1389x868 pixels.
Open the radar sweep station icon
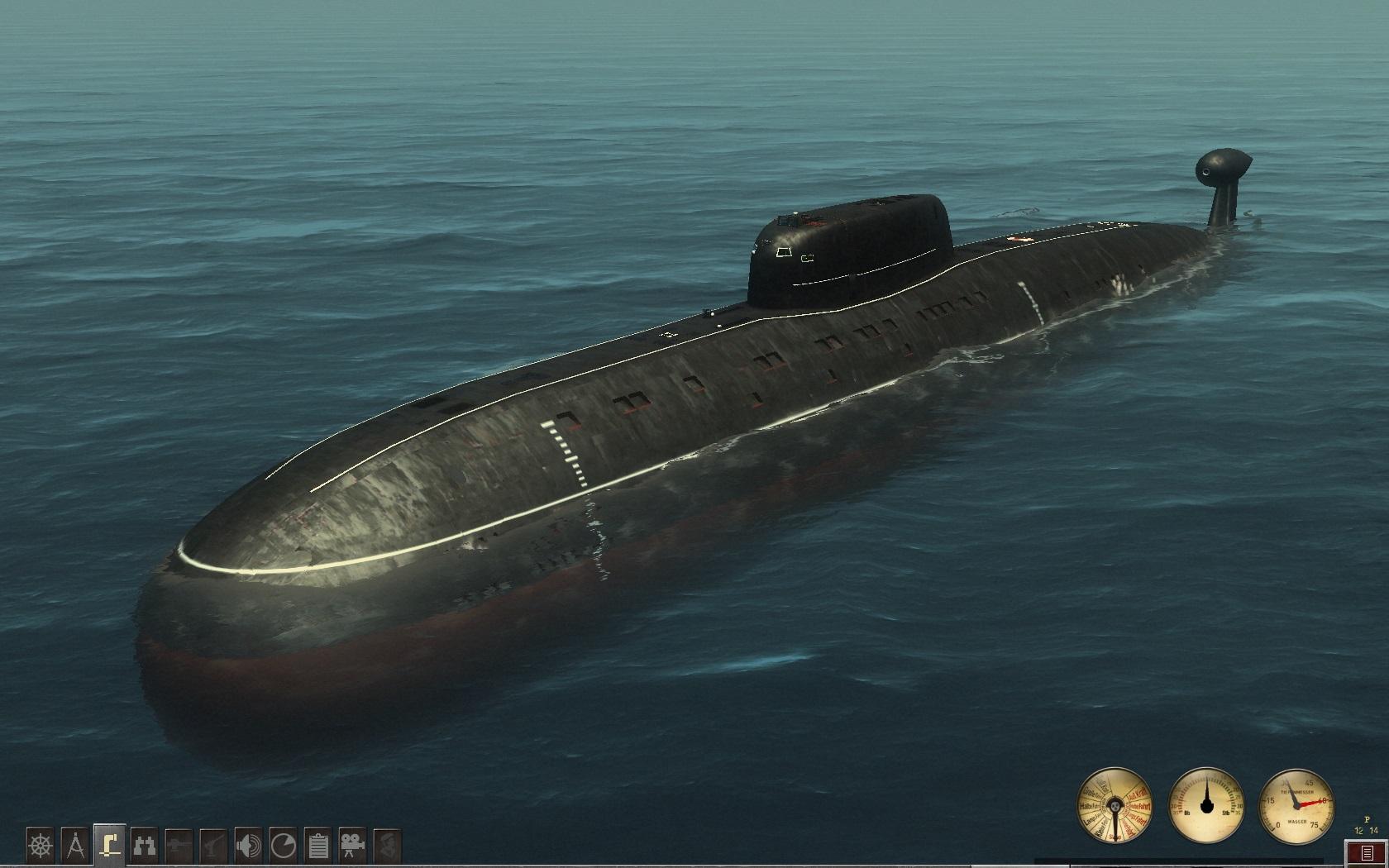[284, 846]
